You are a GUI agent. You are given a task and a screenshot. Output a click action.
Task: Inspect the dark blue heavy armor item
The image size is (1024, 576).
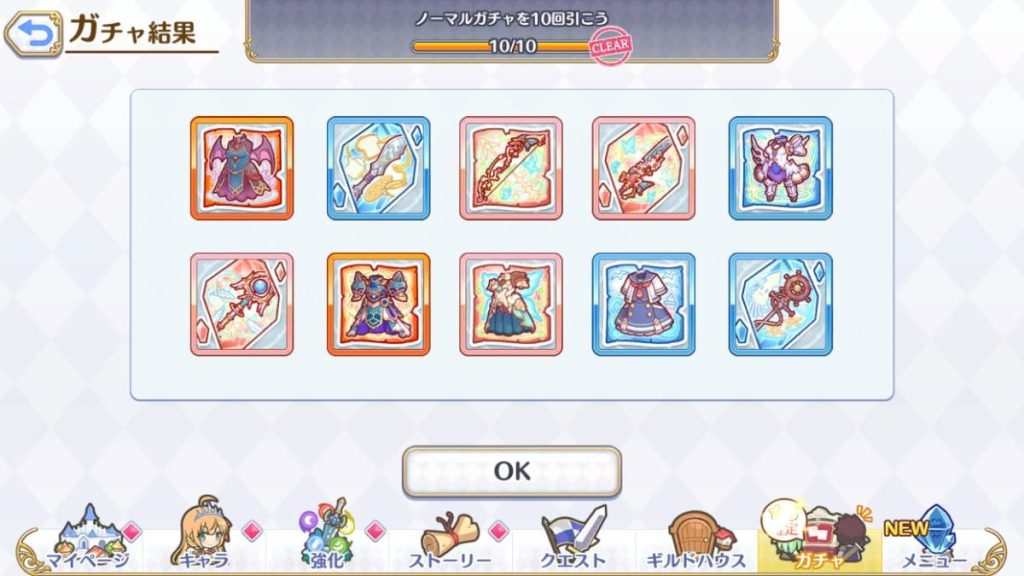378,304
